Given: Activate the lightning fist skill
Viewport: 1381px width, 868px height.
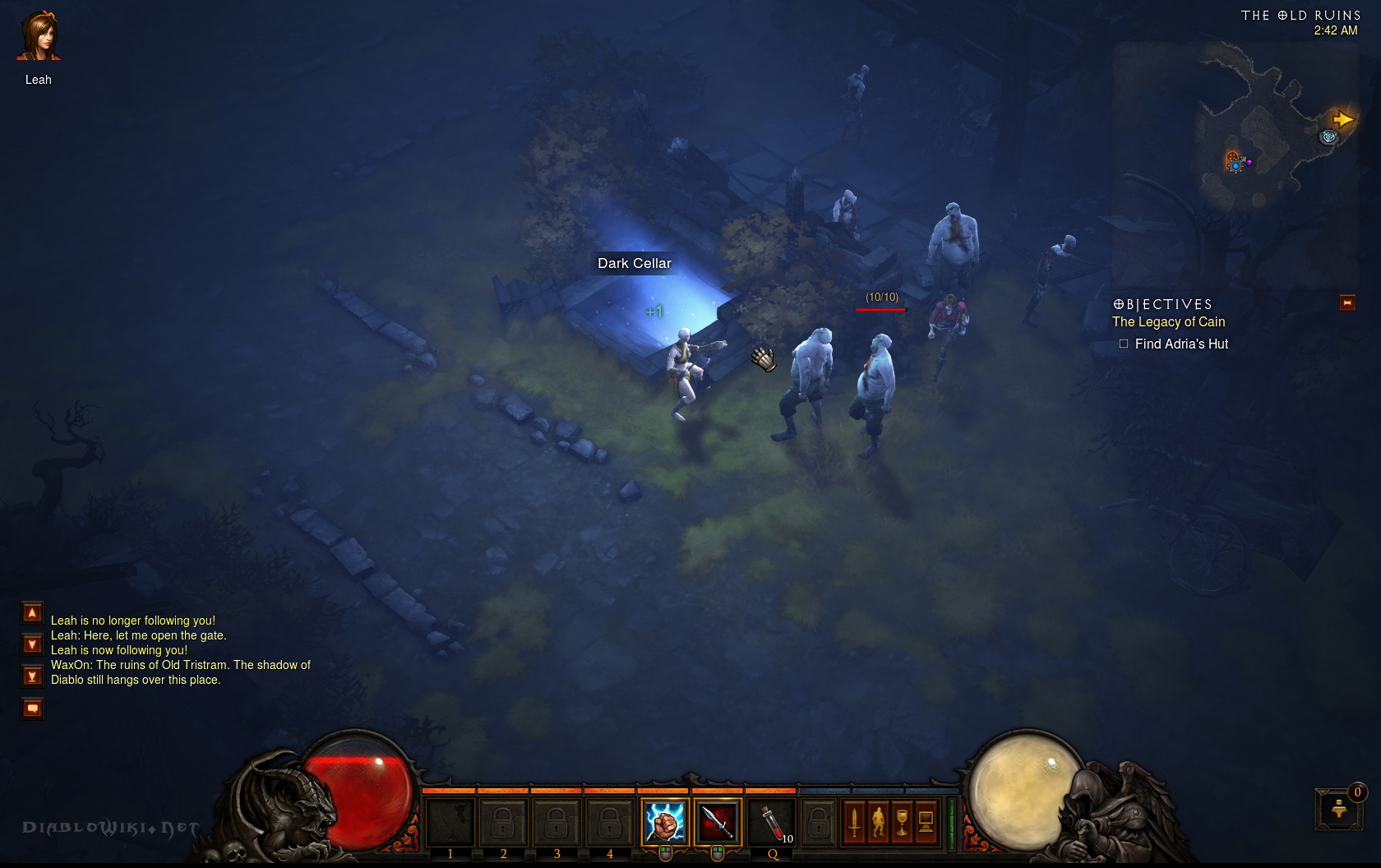Looking at the screenshot, I should [665, 821].
